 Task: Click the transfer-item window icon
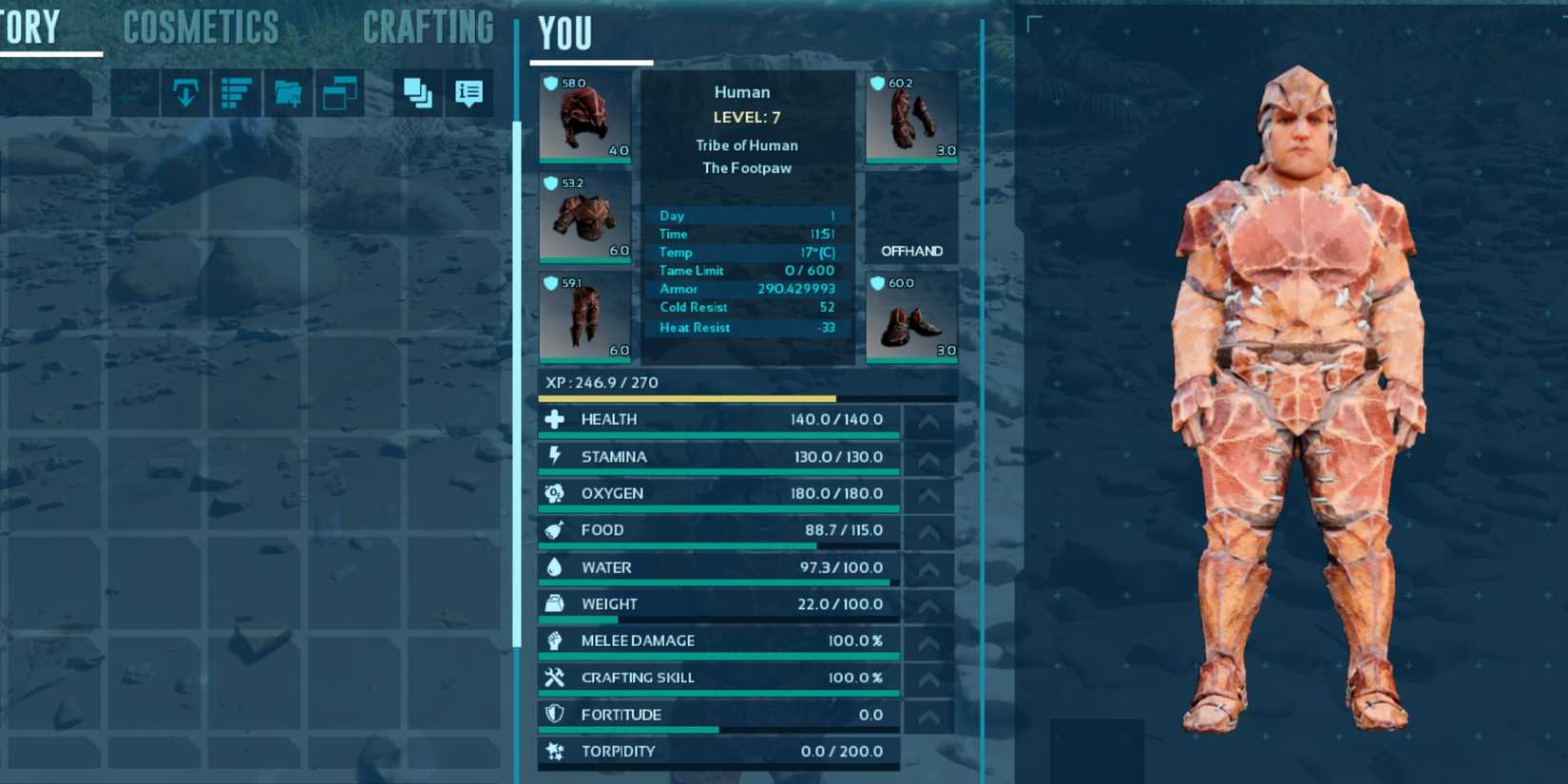click(x=339, y=93)
